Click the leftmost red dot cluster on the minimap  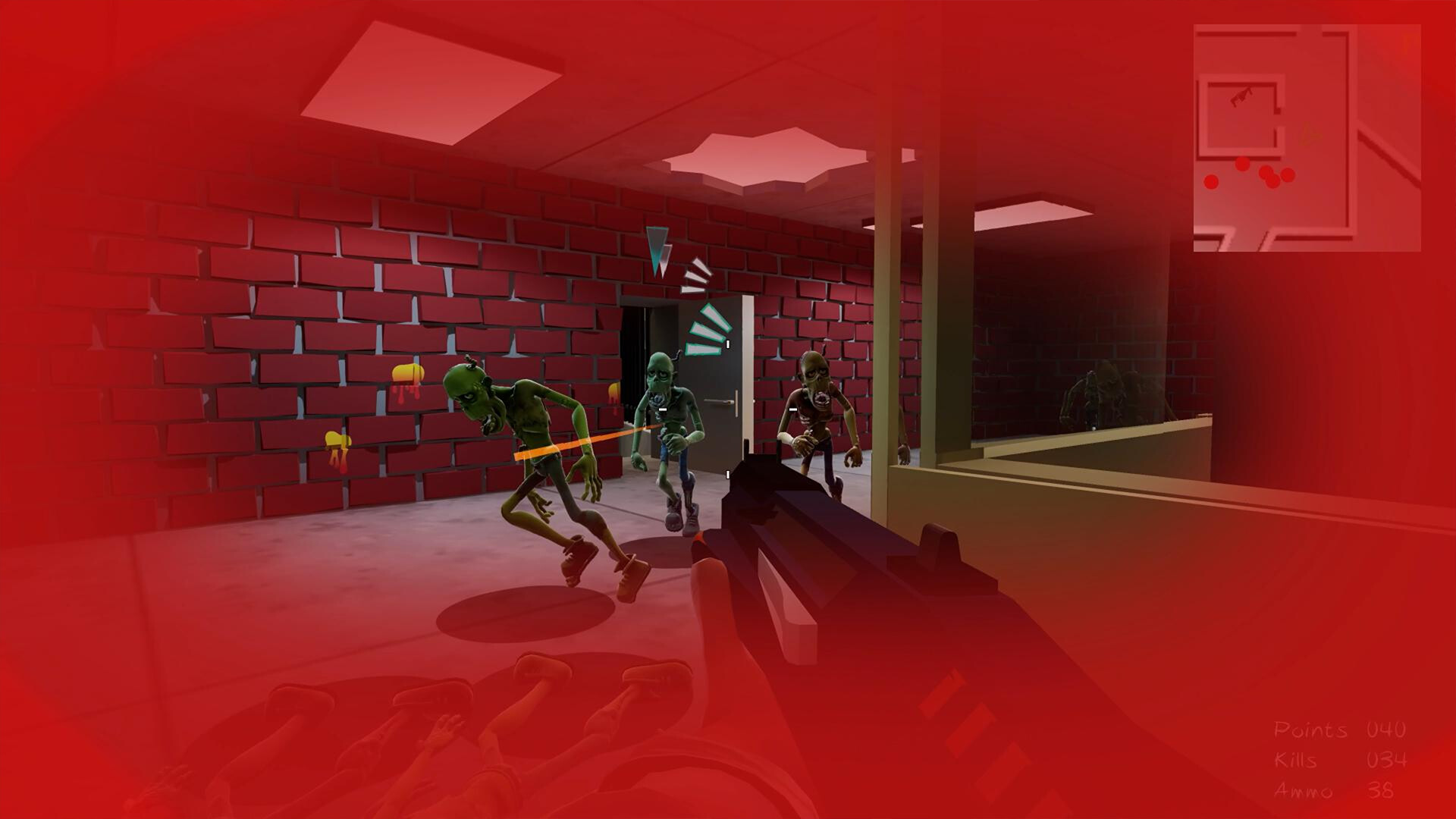(x=1211, y=182)
